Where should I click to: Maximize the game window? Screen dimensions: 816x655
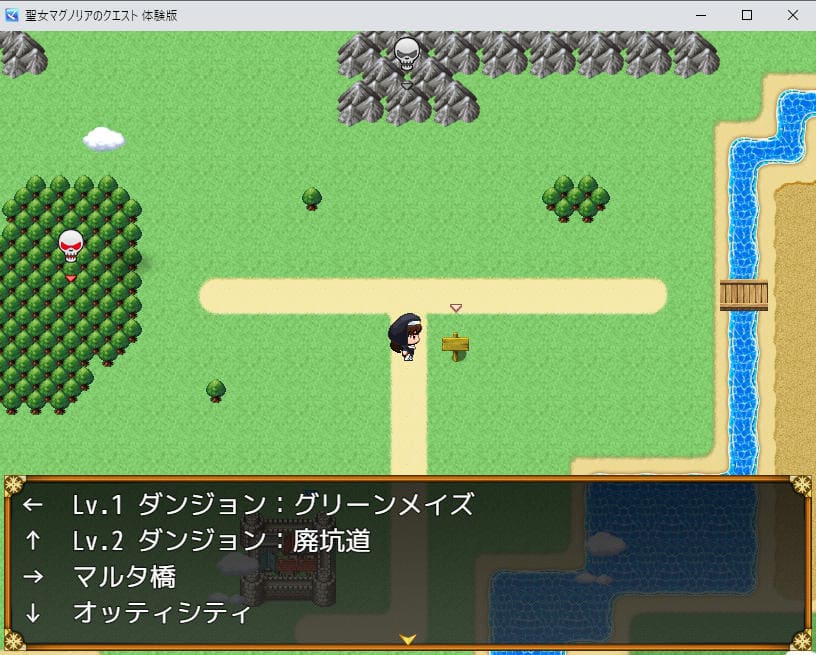pyautogui.click(x=746, y=15)
